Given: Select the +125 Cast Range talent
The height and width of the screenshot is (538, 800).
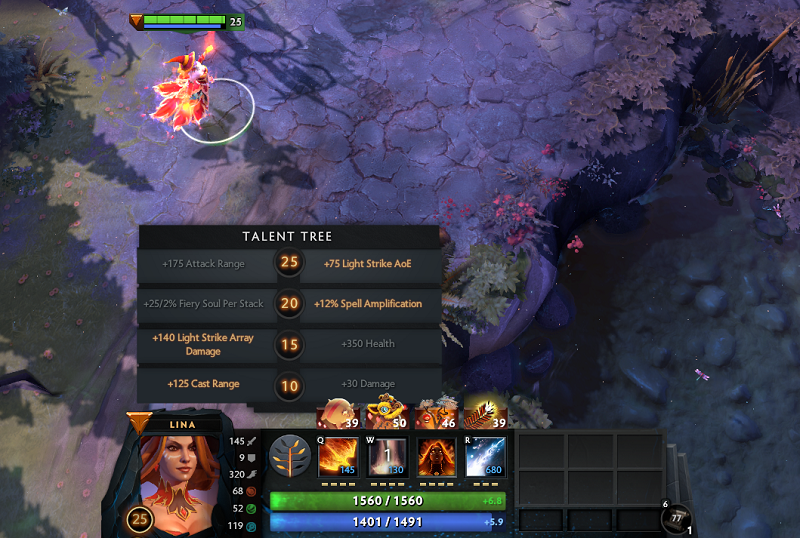Looking at the screenshot, I should pyautogui.click(x=203, y=384).
